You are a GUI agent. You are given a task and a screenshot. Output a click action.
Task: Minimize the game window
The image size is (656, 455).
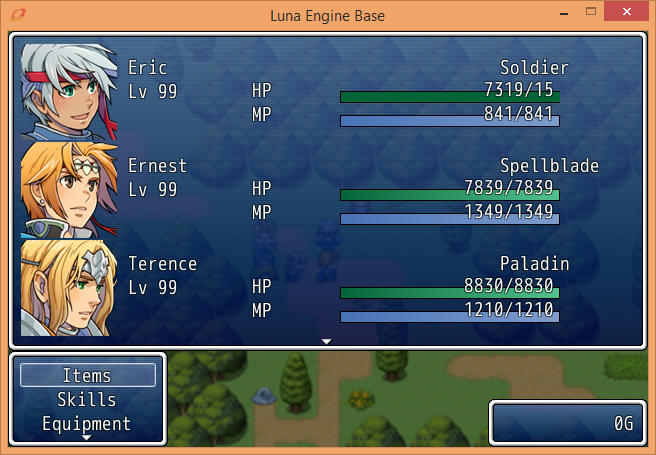click(562, 13)
